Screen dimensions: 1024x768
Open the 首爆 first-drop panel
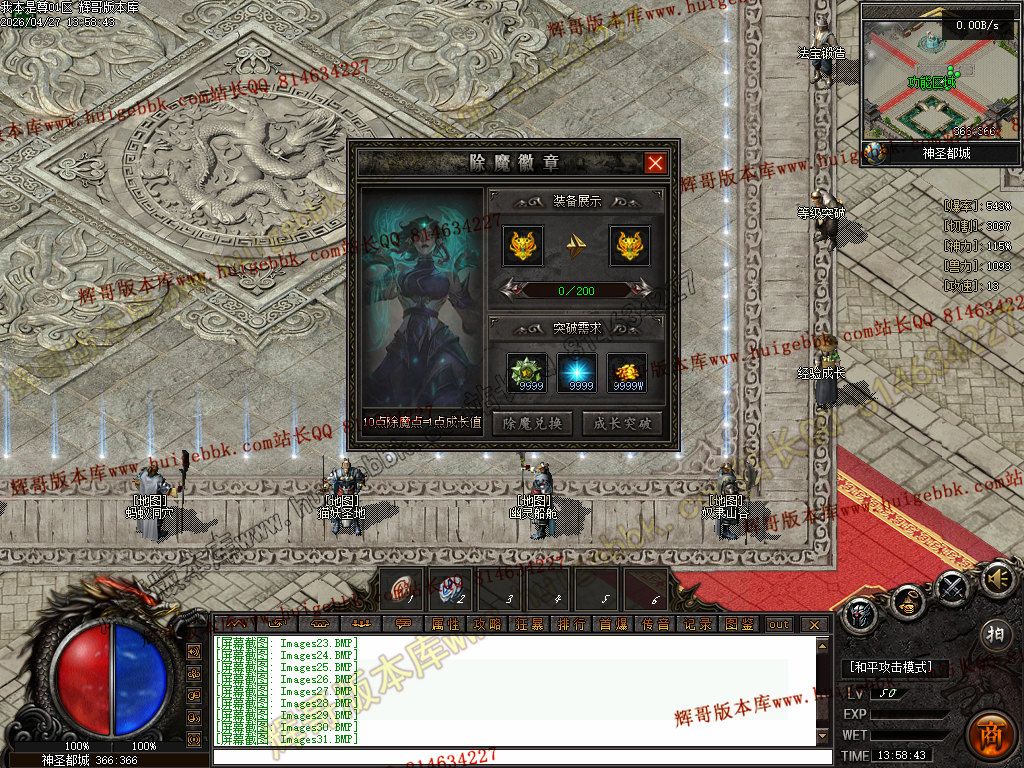613,624
